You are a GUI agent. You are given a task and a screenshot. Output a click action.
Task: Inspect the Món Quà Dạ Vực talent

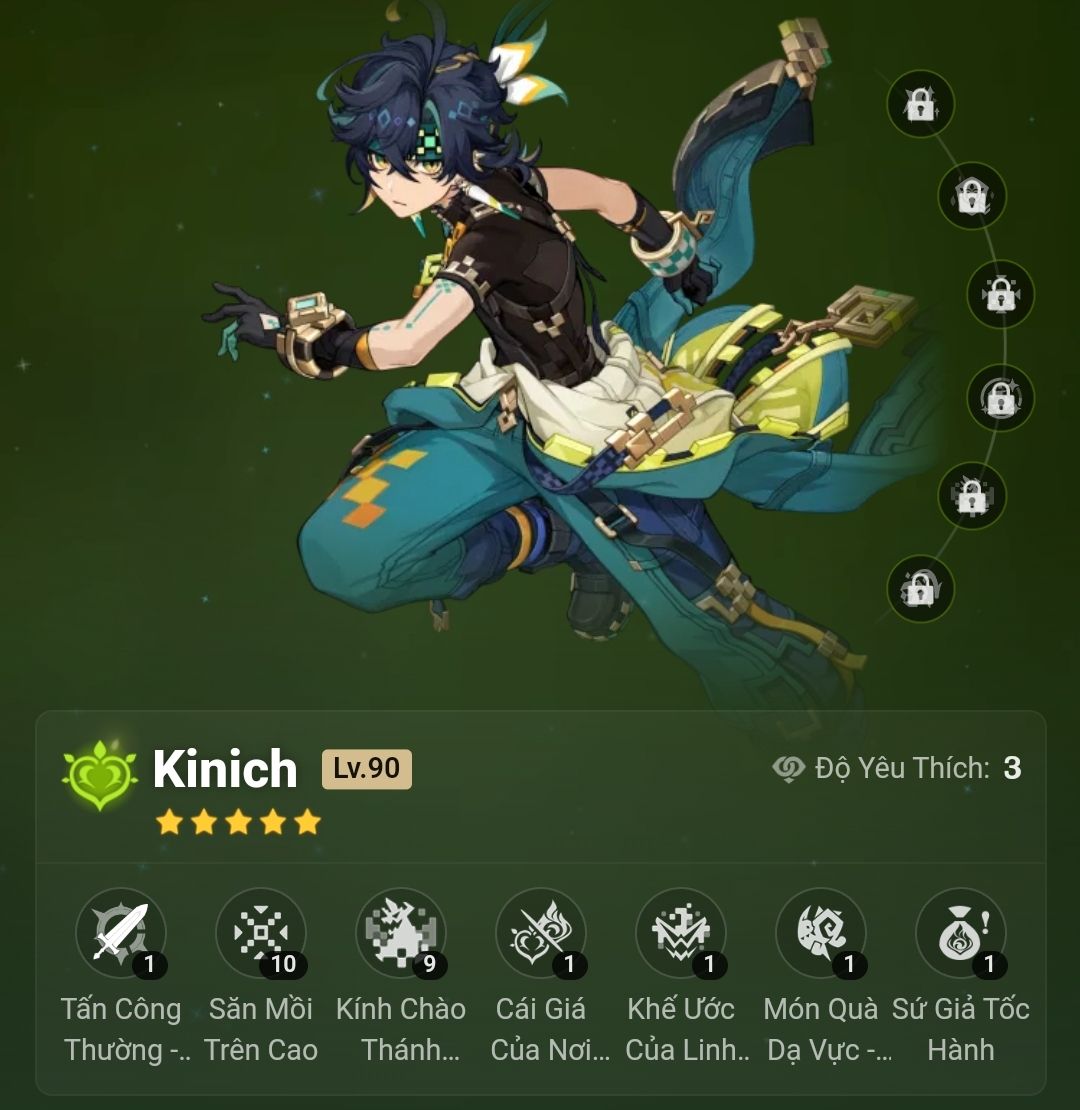pos(821,933)
